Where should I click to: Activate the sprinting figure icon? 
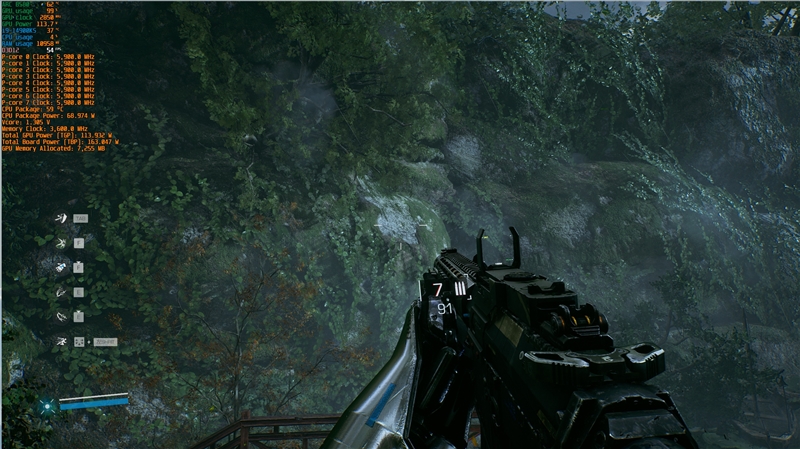(x=60, y=341)
